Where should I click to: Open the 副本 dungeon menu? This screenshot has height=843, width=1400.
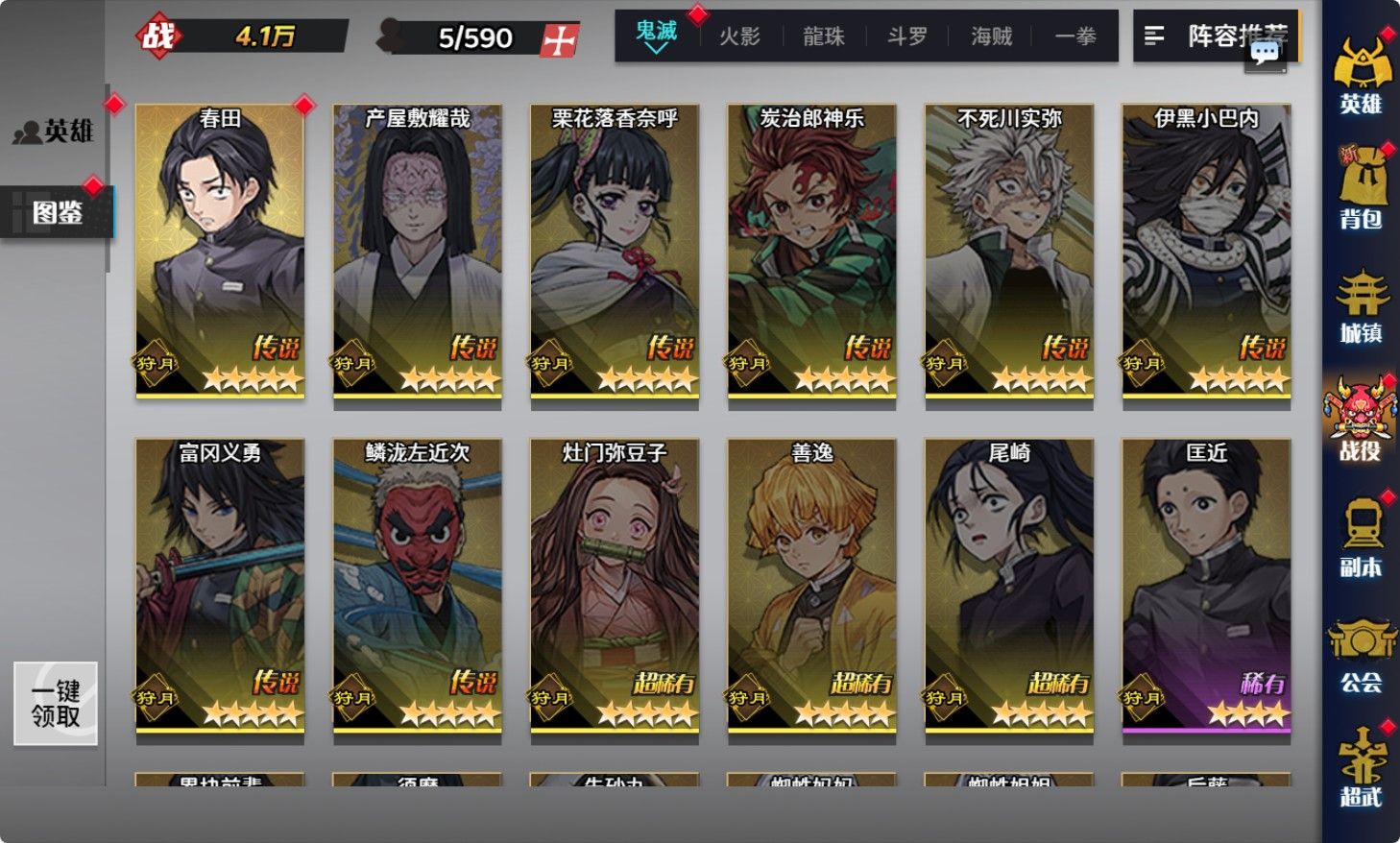coord(1361,540)
